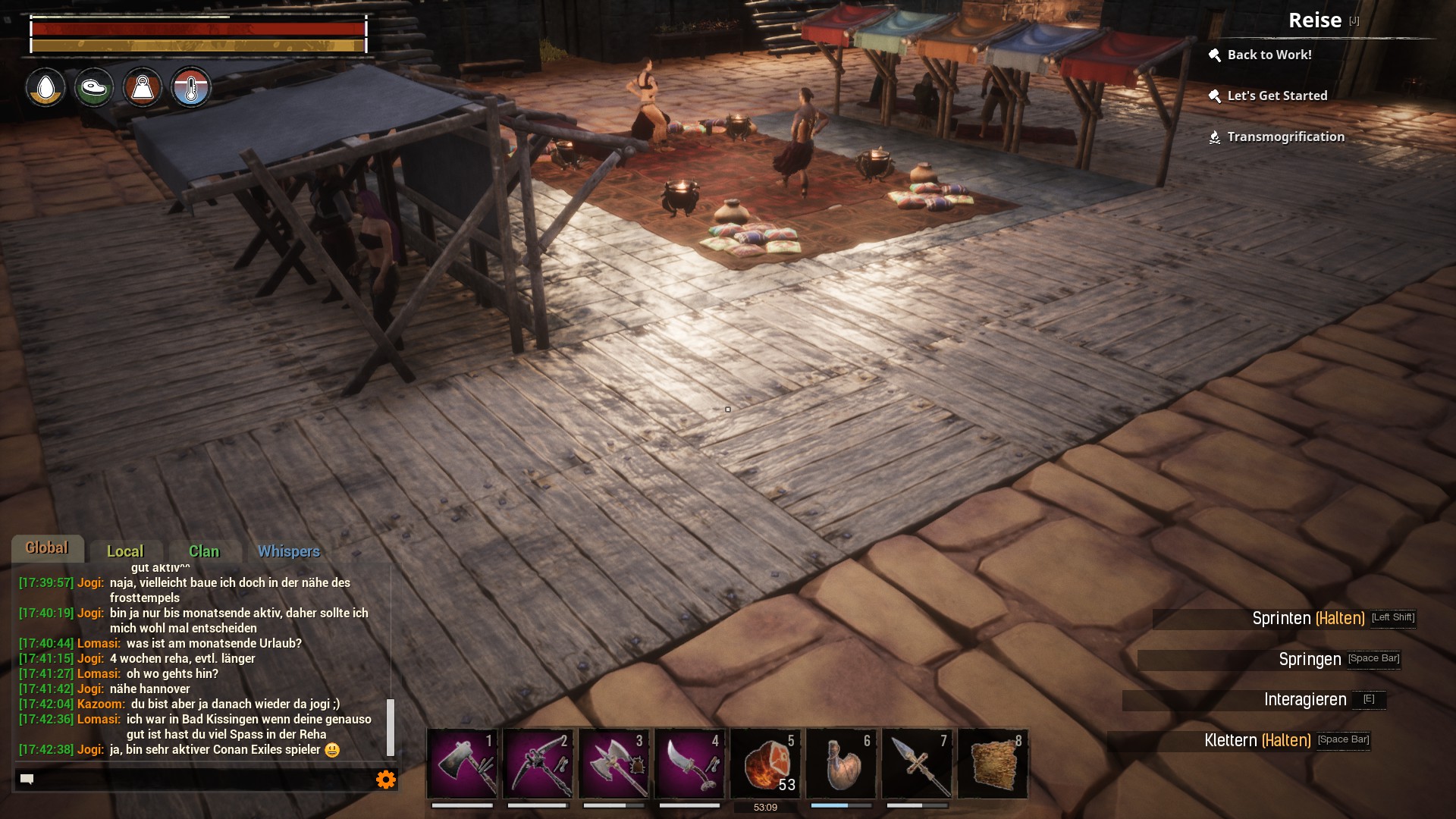Open the Reise journey panel header
1456x819 pixels.
point(1315,20)
